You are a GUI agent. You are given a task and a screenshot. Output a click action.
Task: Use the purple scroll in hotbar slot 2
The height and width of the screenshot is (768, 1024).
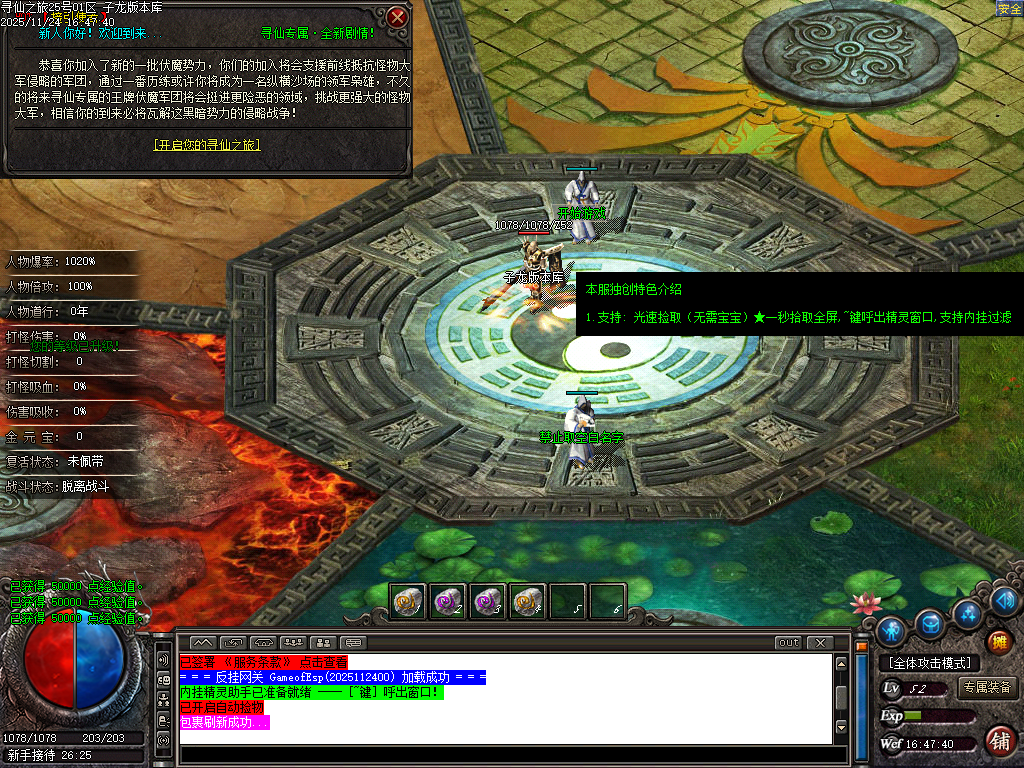tap(447, 601)
